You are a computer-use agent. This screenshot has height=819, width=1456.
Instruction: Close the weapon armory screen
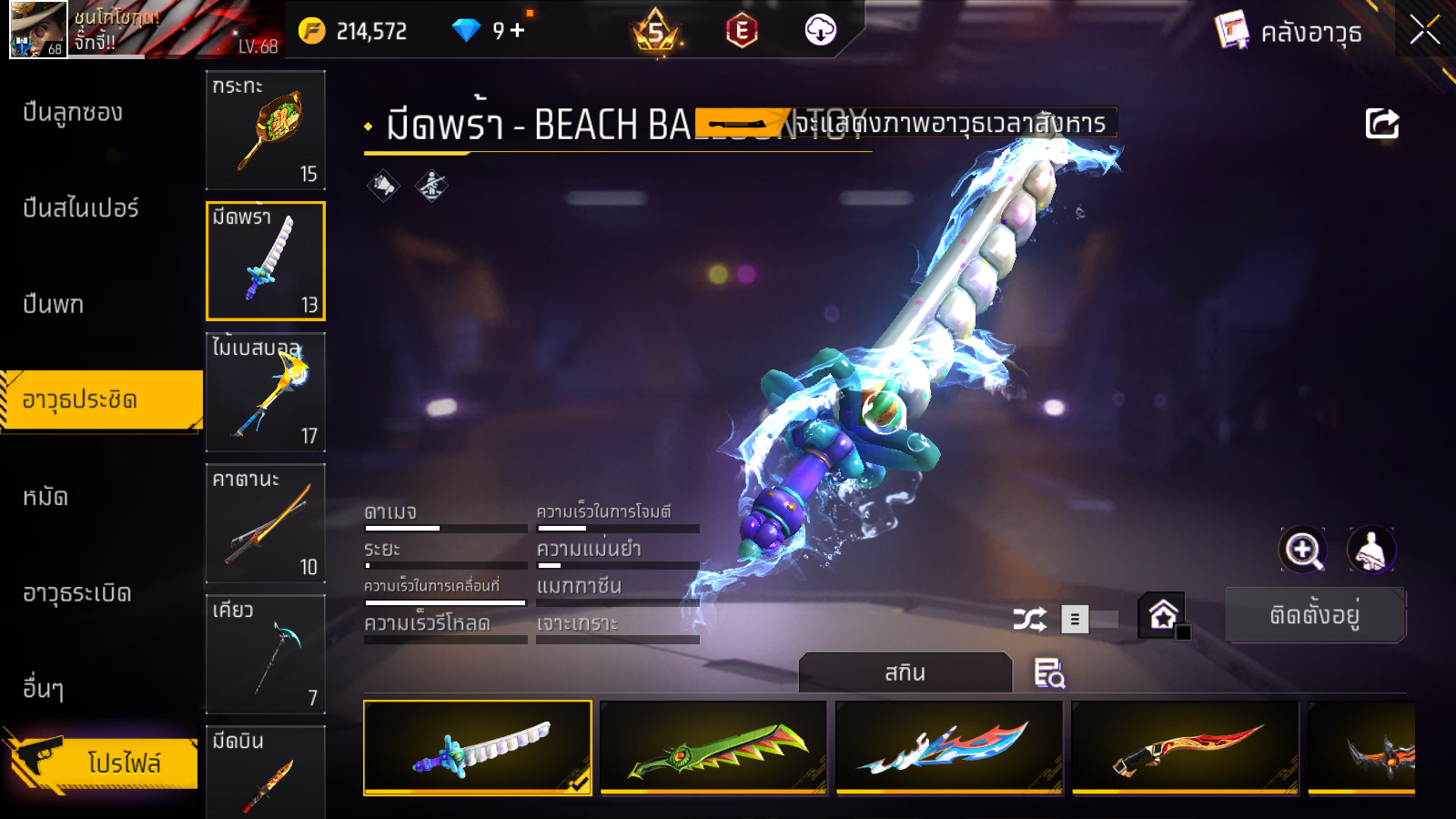pyautogui.click(x=1424, y=30)
